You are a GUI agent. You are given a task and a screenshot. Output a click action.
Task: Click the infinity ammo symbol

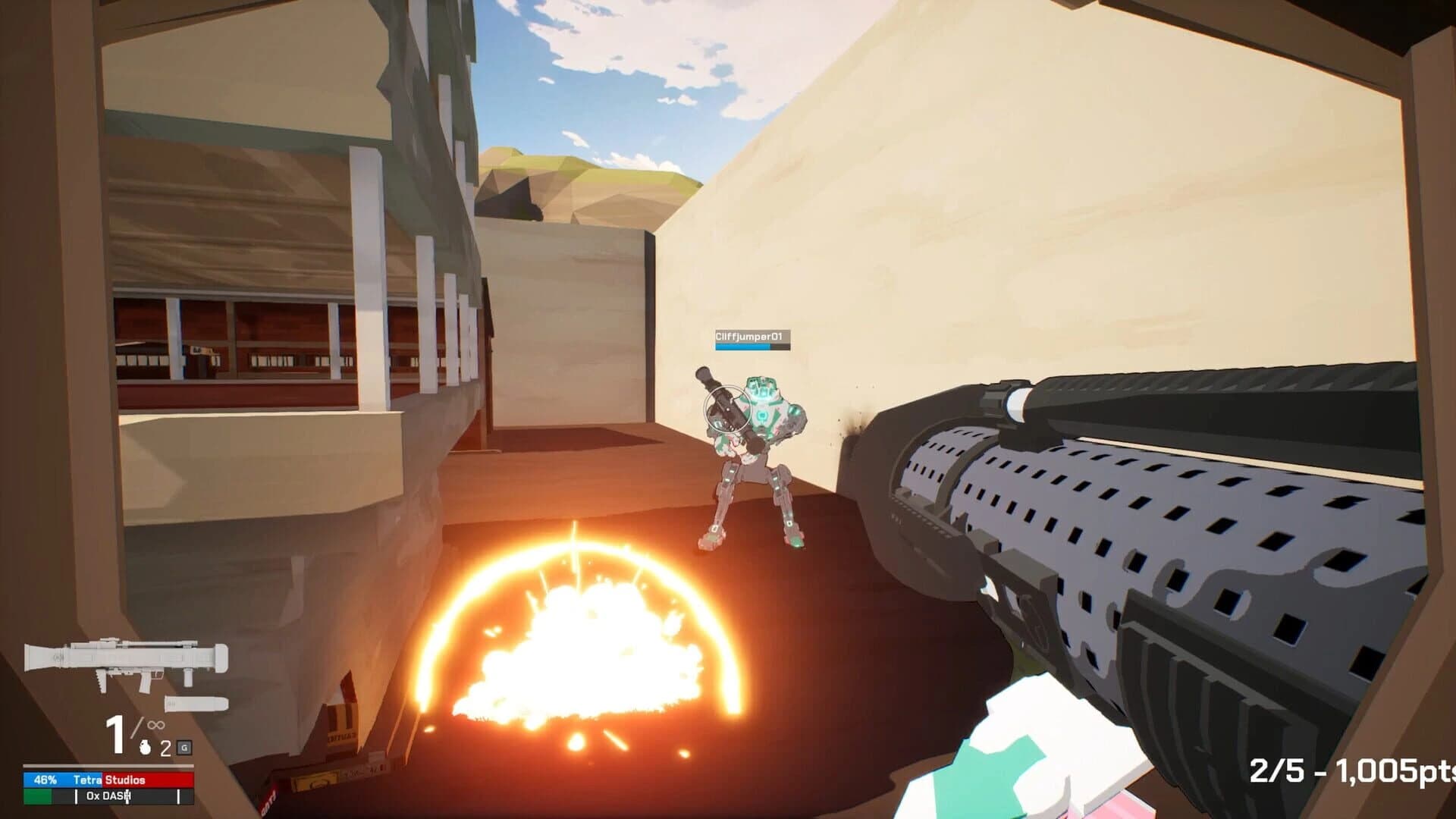click(155, 725)
